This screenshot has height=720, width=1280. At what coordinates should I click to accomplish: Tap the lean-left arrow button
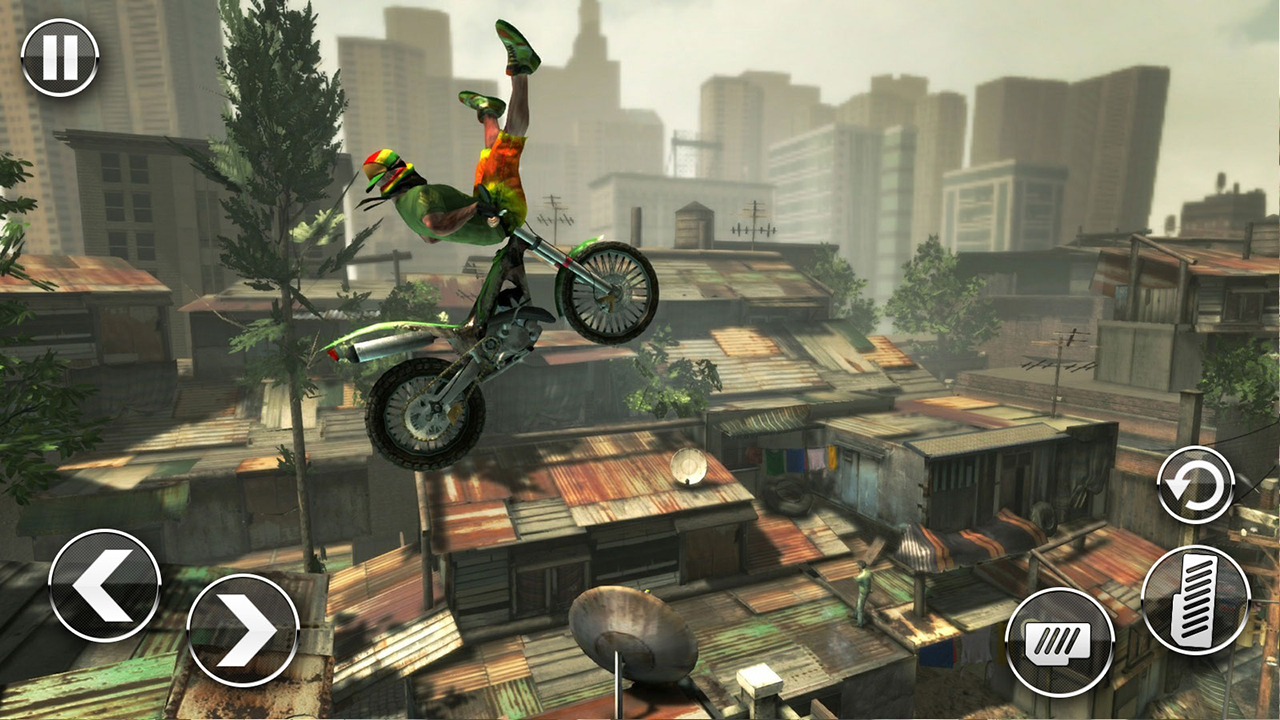(x=105, y=585)
